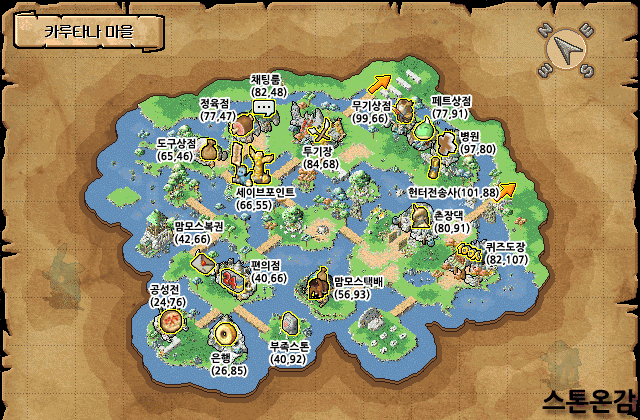640x420 pixels.
Task: Choose the 투기장 crossed swords marker
Action: coord(322,131)
